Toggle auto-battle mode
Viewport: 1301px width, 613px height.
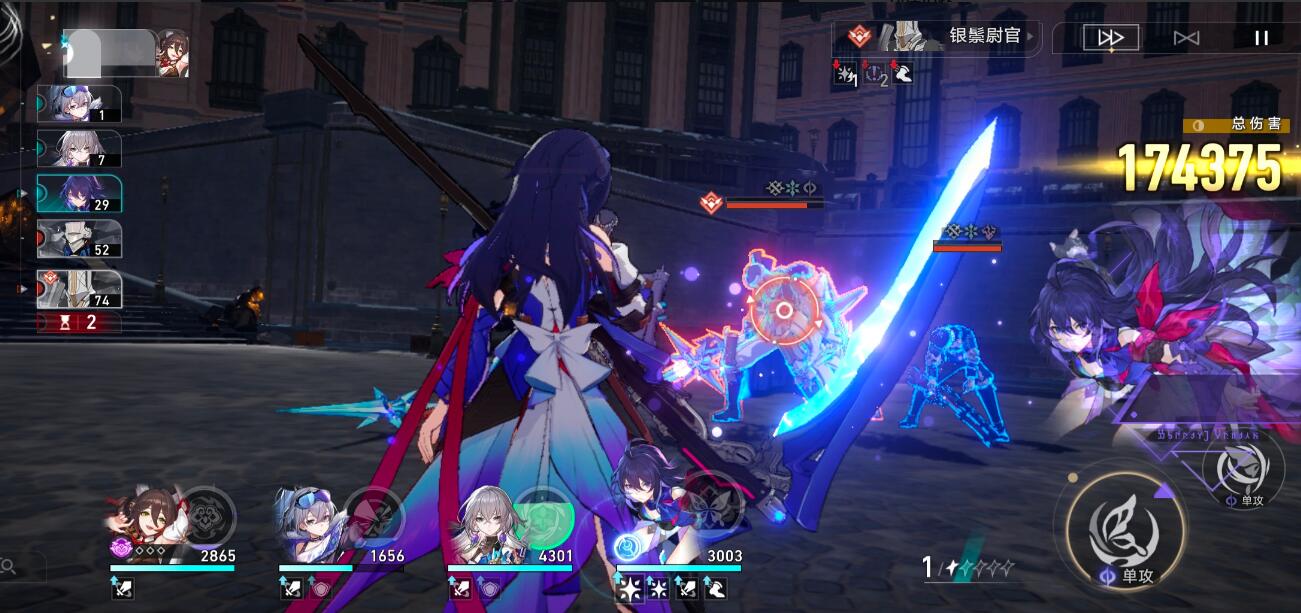(1186, 38)
